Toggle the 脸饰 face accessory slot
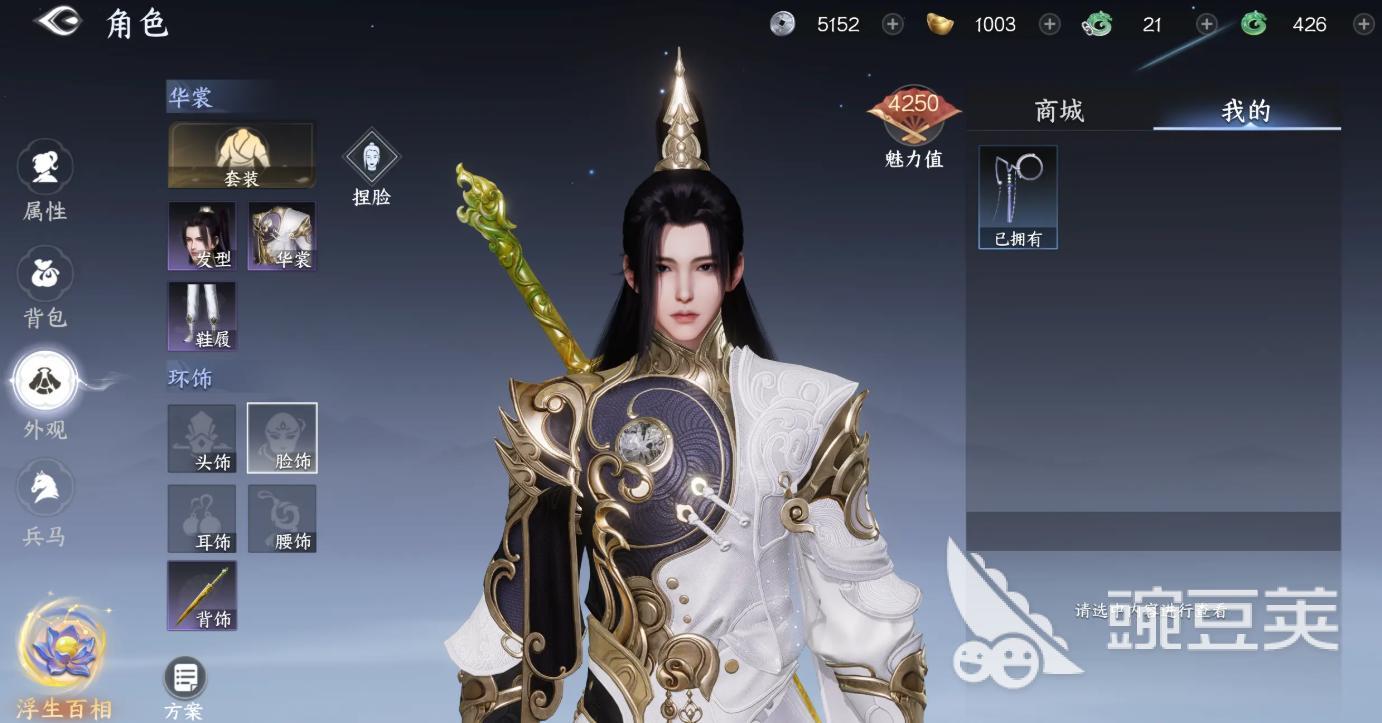Viewport: 1382px width, 723px height. 281,438
